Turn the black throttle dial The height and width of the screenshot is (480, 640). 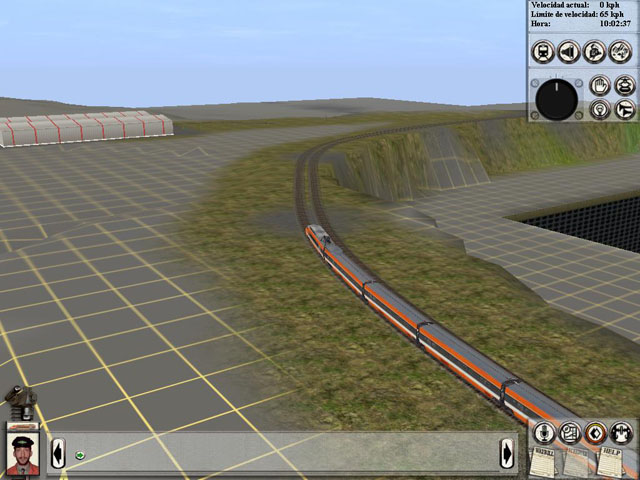(x=557, y=99)
